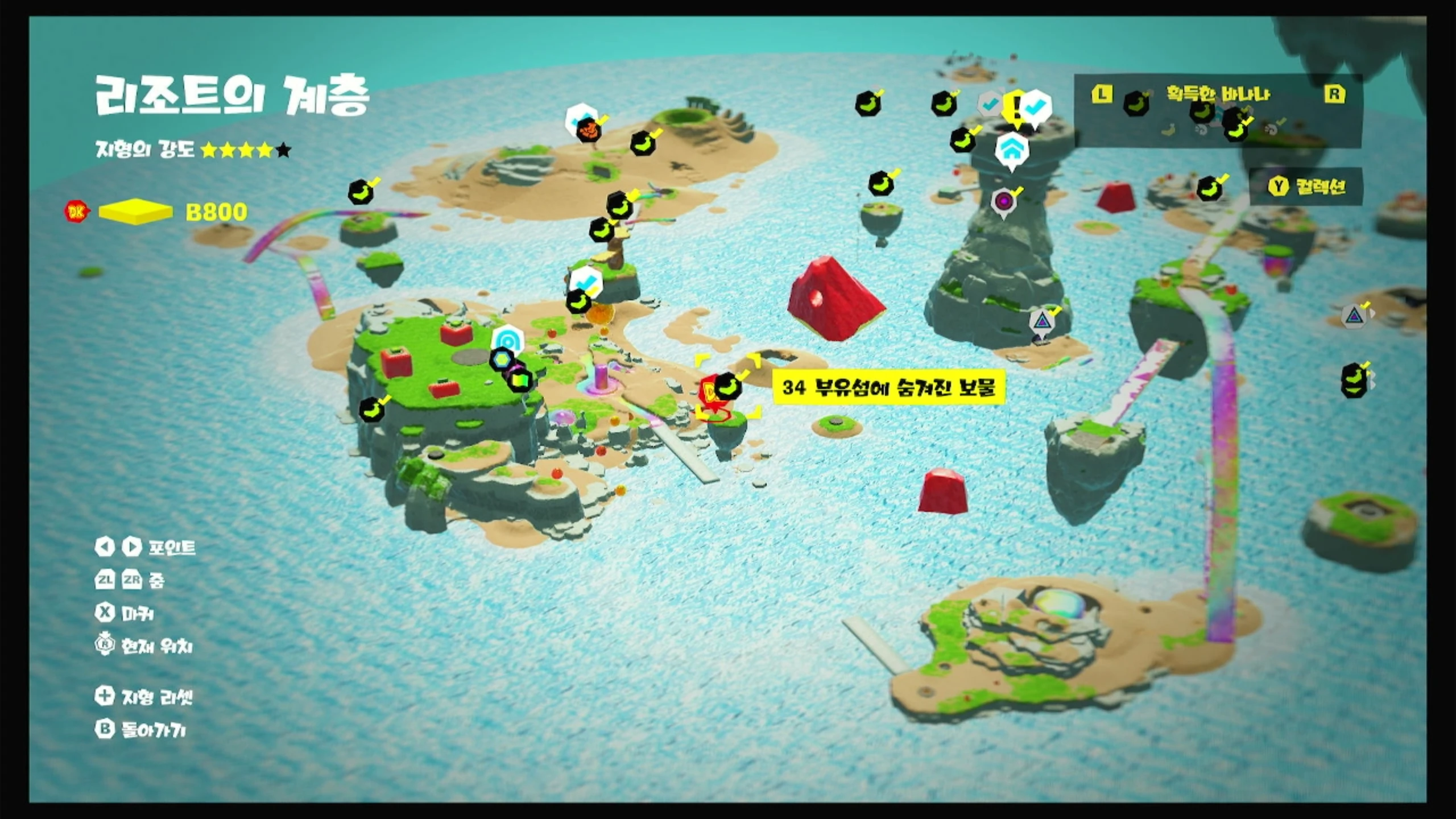Select the triangle marker at the far right edge

(1354, 316)
